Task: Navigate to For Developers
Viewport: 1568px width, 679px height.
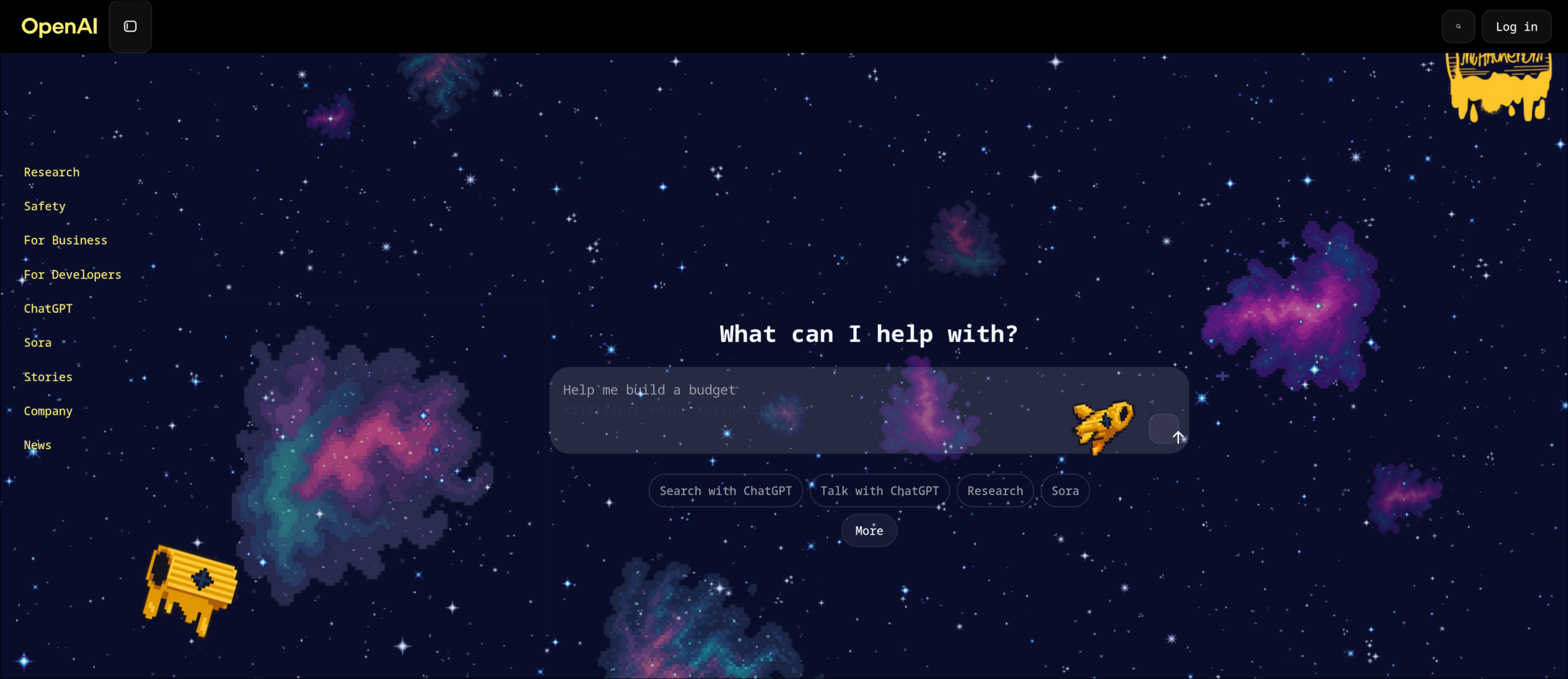Action: (x=72, y=274)
